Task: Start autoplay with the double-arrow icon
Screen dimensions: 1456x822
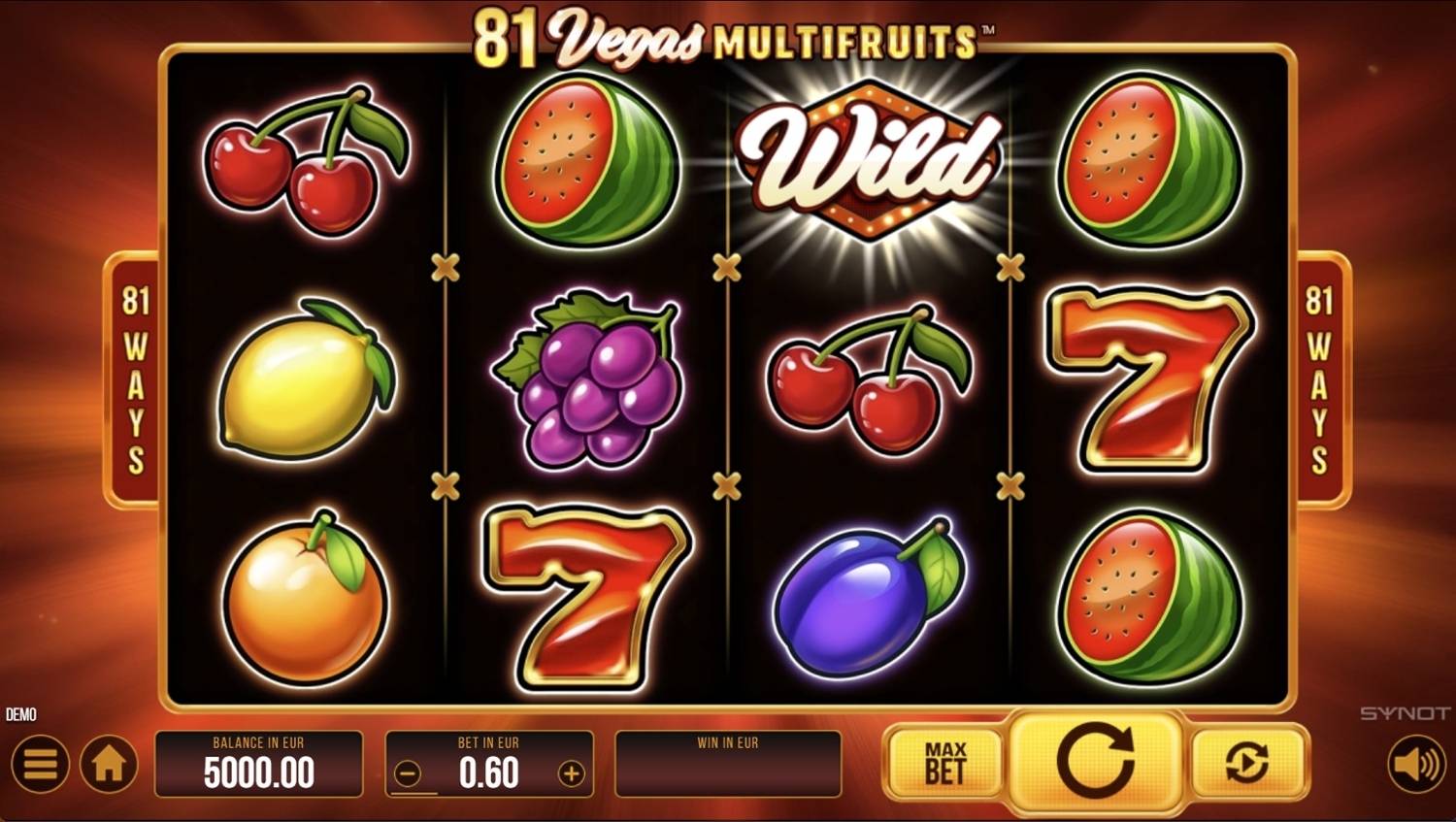Action: (1245, 765)
